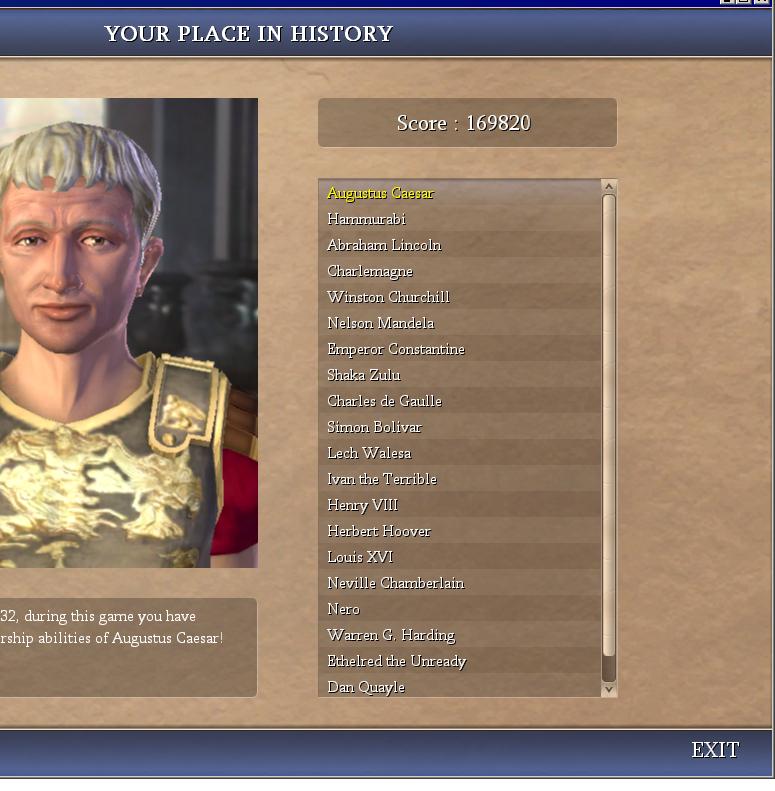Click Herbert Hoover in the ranking list
This screenshot has width=775, height=791.
[x=379, y=531]
